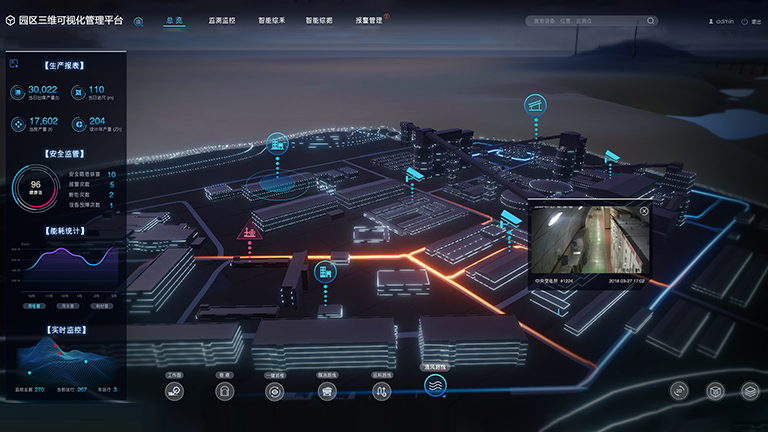Click the home icon beside the platform title

(x=138, y=20)
